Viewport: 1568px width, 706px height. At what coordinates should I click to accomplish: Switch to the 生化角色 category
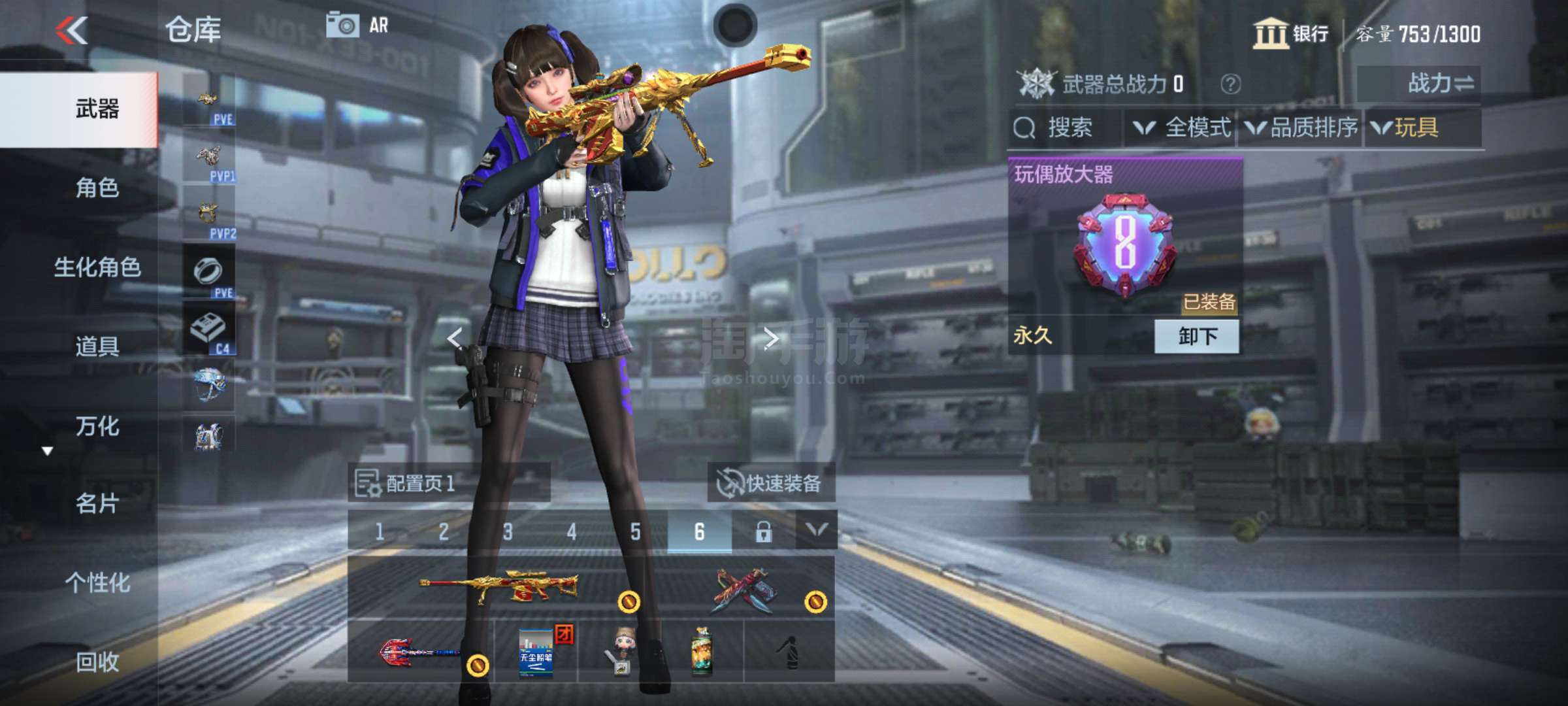click(97, 267)
